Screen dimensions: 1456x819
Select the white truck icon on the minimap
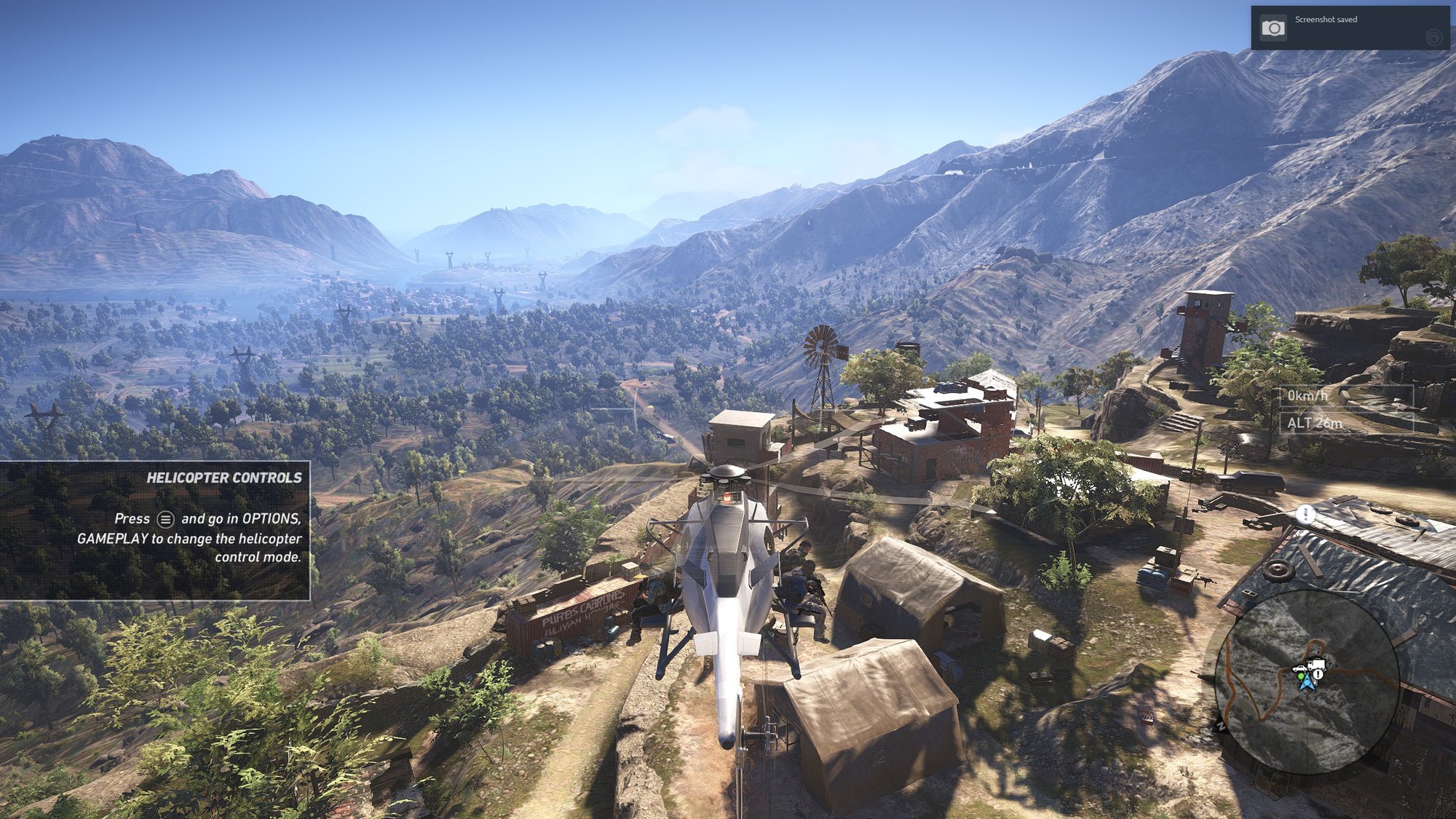click(x=1315, y=665)
